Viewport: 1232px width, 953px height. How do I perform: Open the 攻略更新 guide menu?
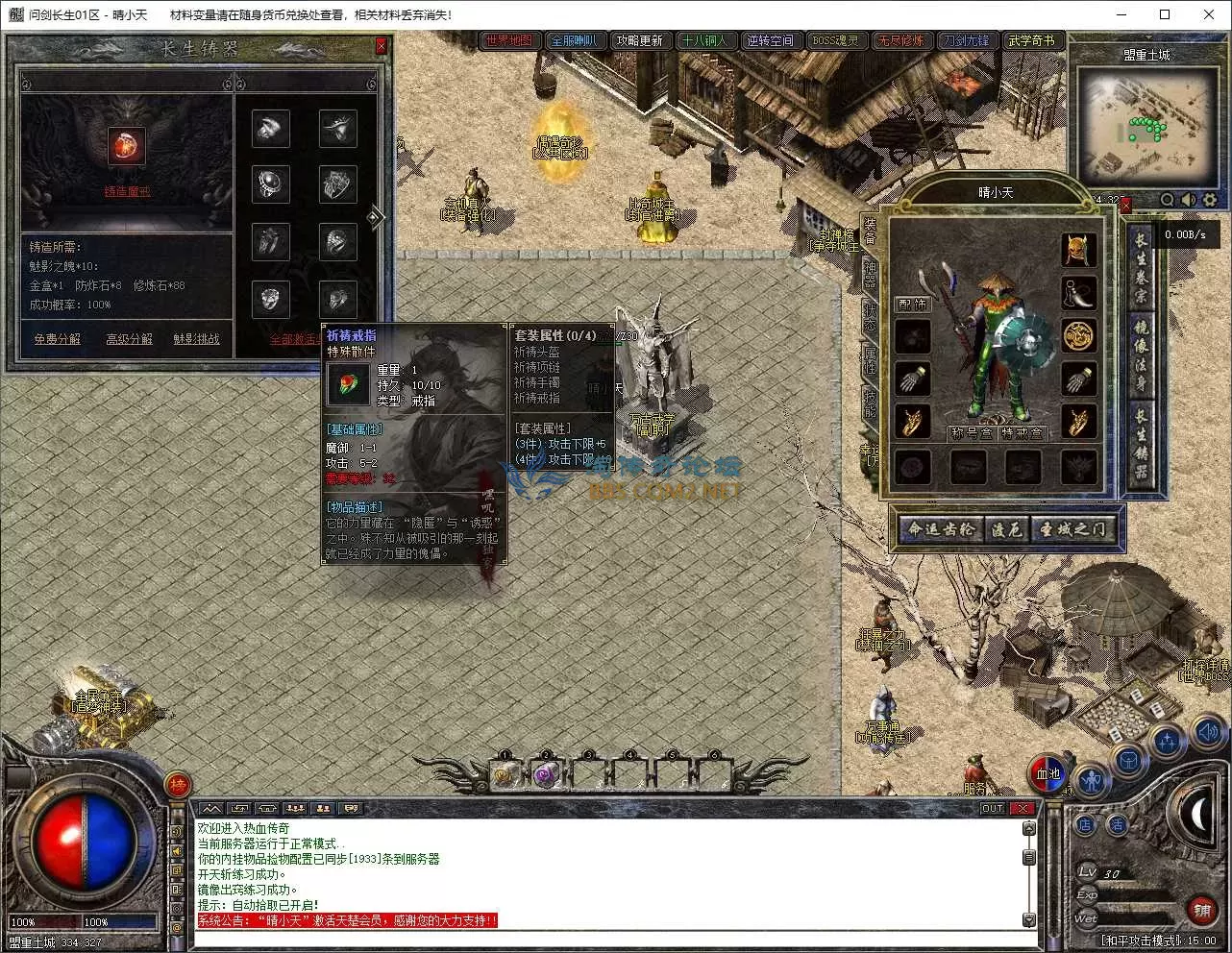point(639,40)
